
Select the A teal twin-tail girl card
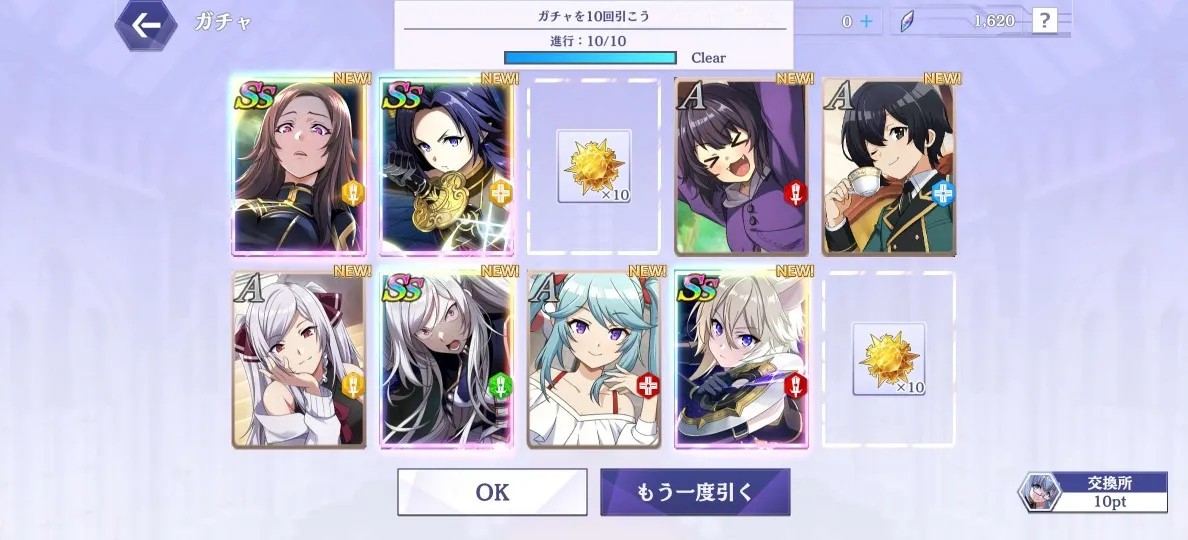coord(594,360)
